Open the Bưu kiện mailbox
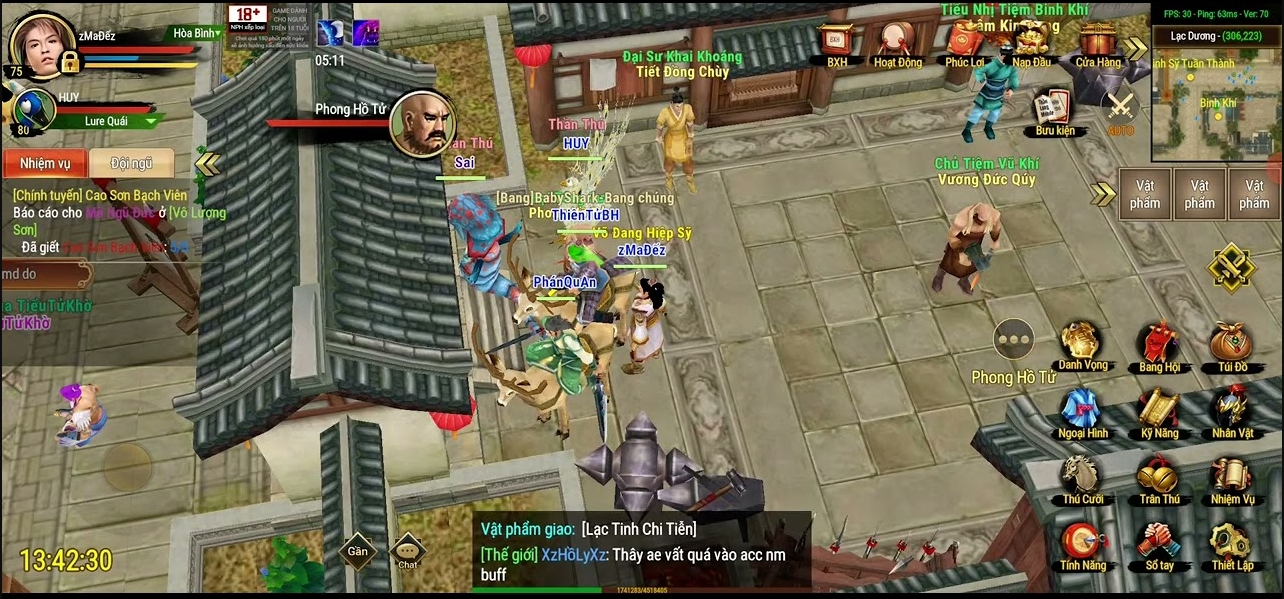 click(x=1053, y=110)
